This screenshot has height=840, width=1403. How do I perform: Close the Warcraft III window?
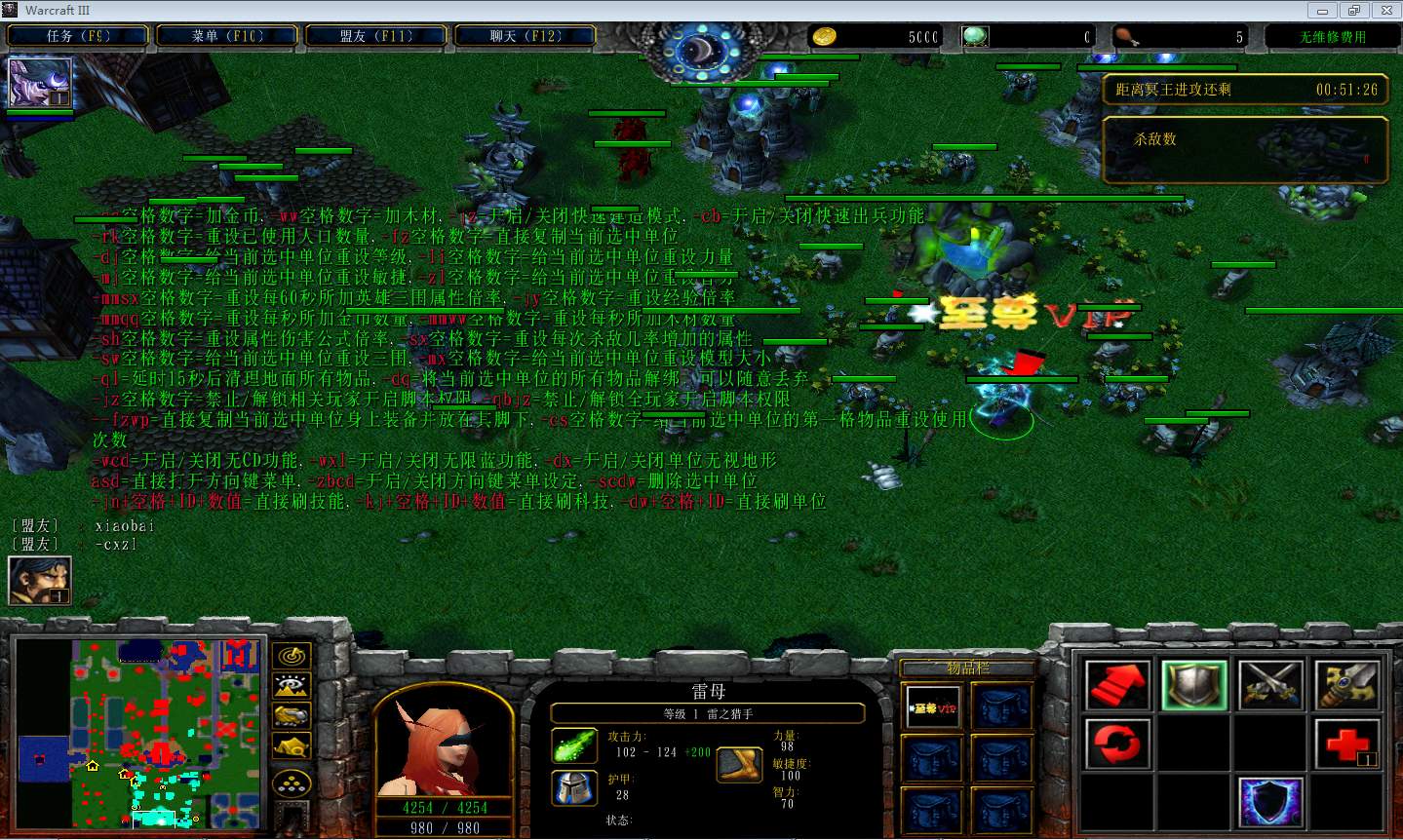tap(1384, 10)
